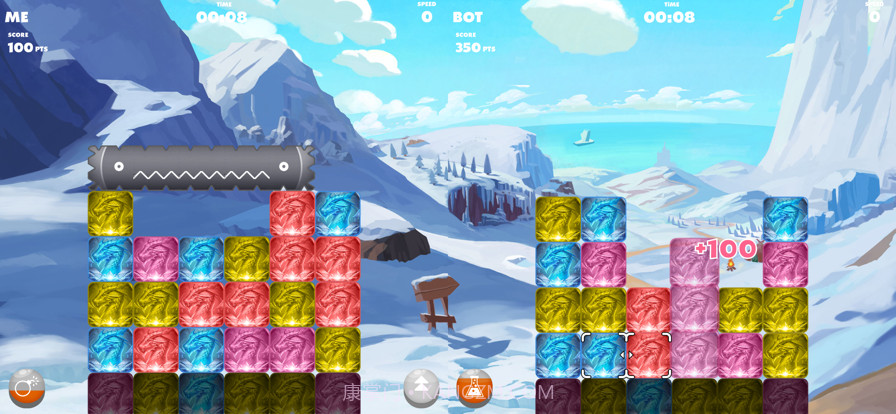Pick the second-row pink dragon tile on my board

pos(156,259)
